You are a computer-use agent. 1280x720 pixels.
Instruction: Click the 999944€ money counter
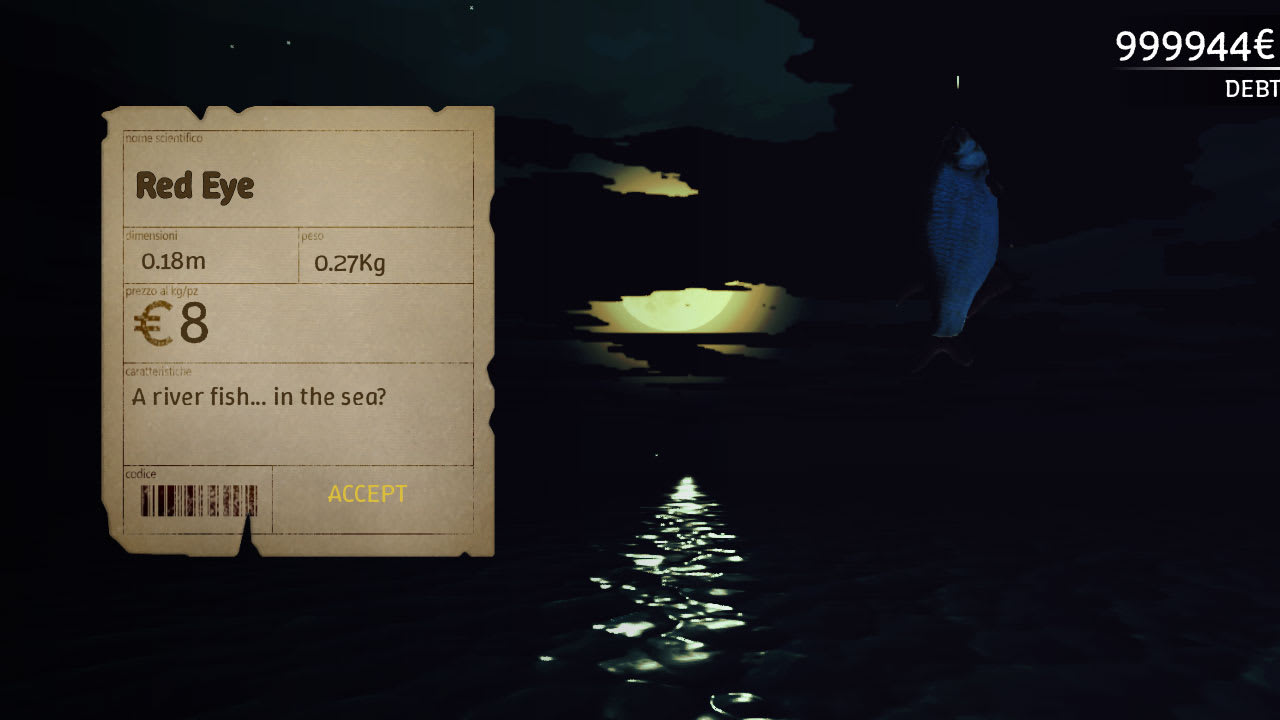pos(1196,44)
